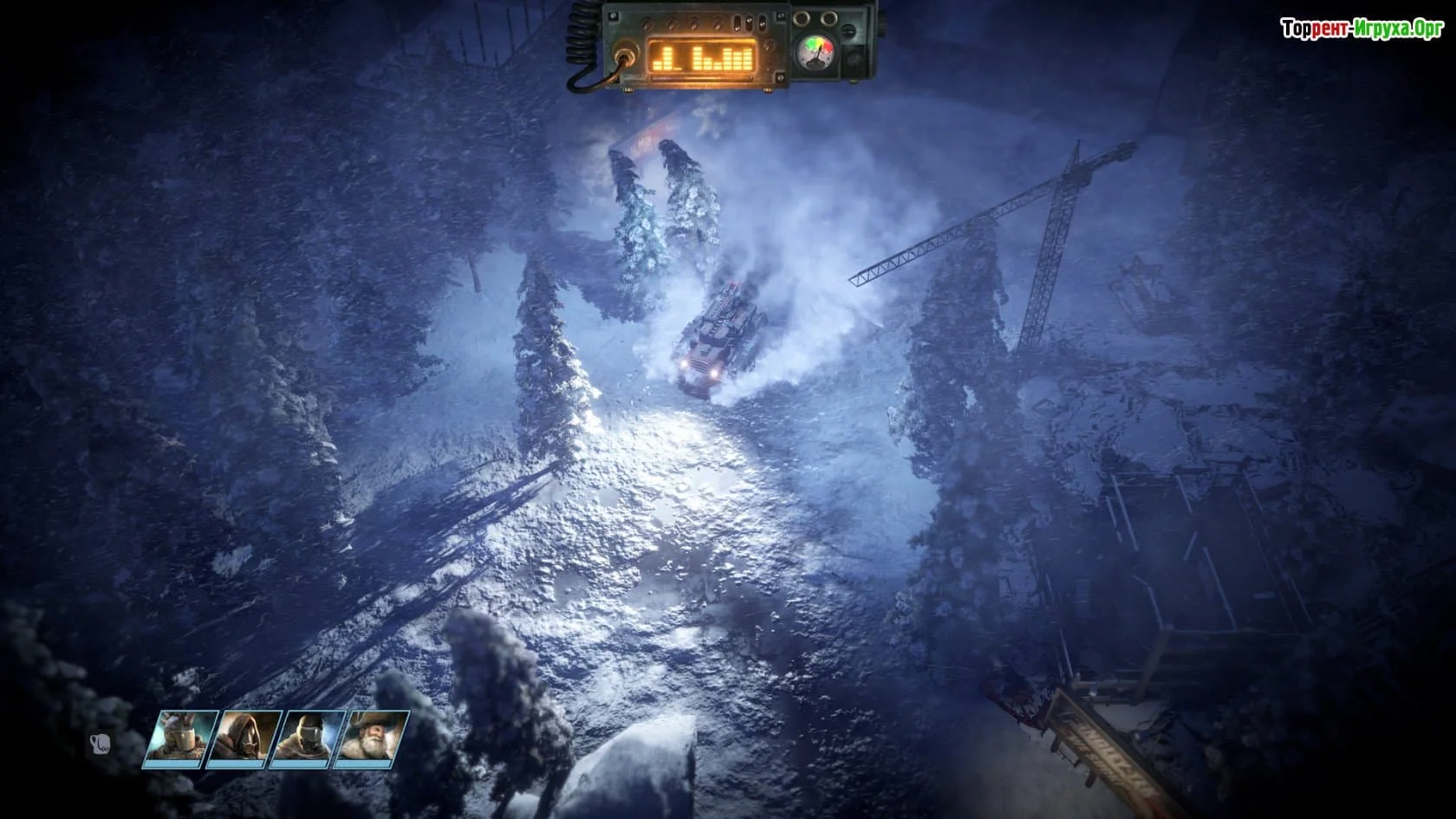Select the horned-helmet ranger portrait
This screenshot has height=819, width=1456.
pos(181,739)
